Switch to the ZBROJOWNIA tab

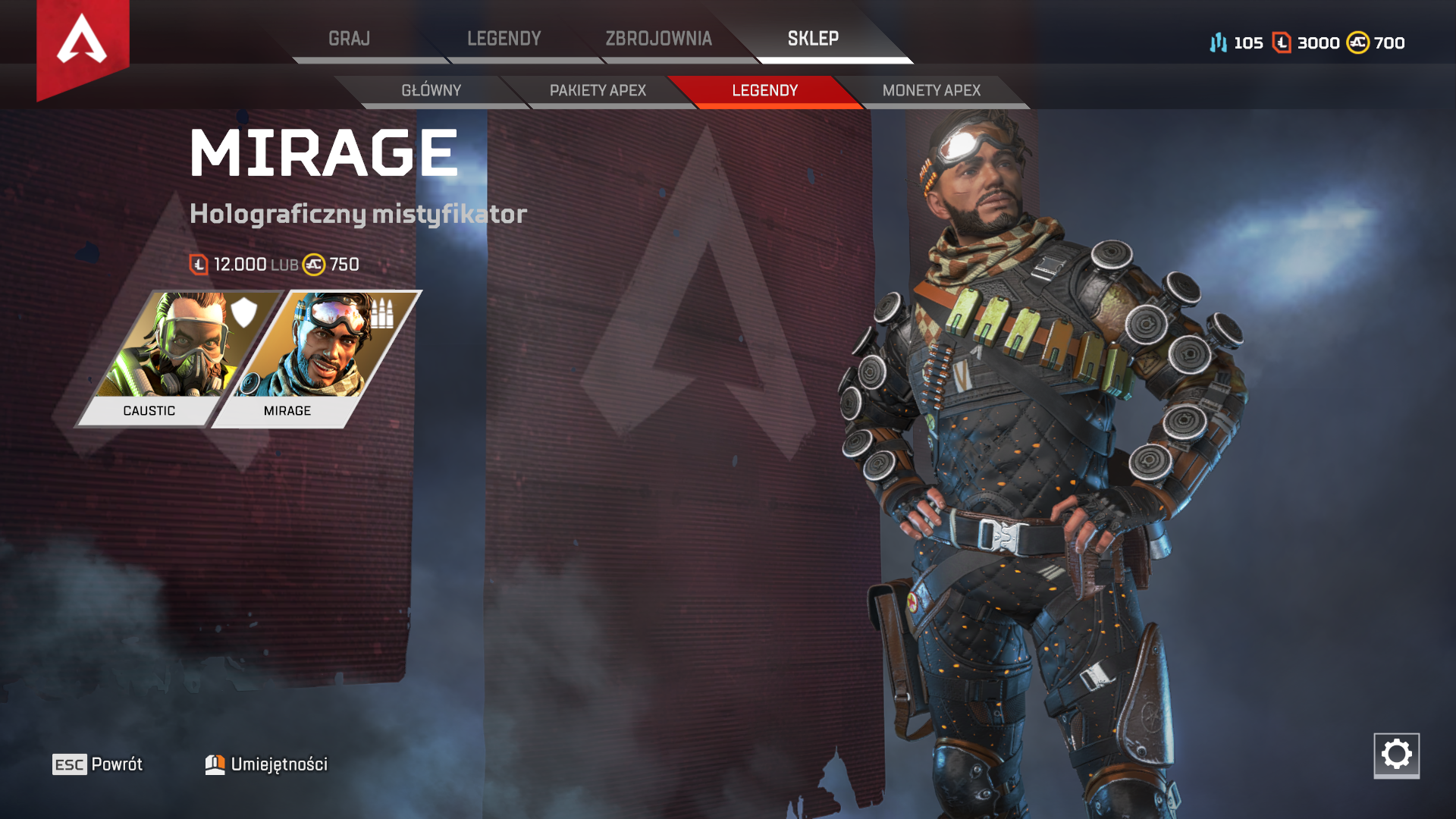click(x=659, y=38)
